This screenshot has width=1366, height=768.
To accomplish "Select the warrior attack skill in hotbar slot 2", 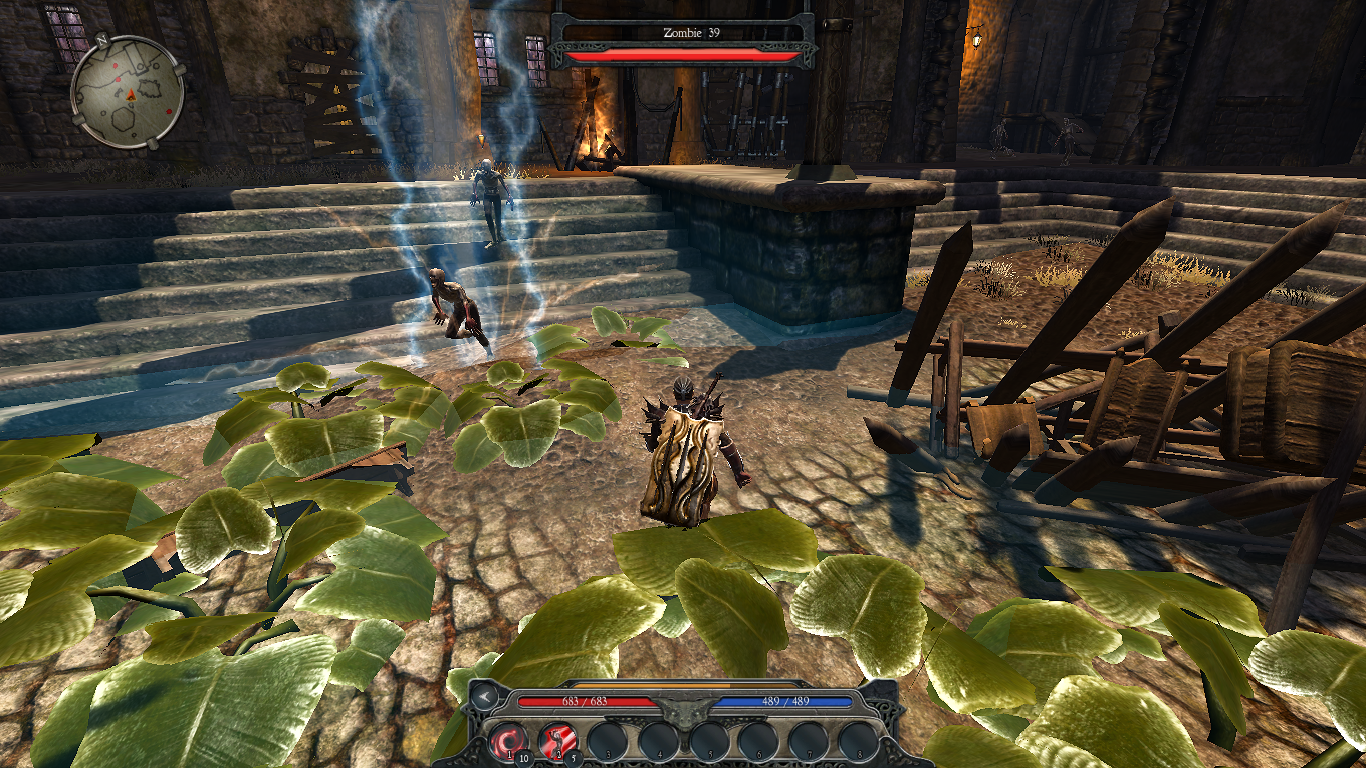I will coord(558,740).
